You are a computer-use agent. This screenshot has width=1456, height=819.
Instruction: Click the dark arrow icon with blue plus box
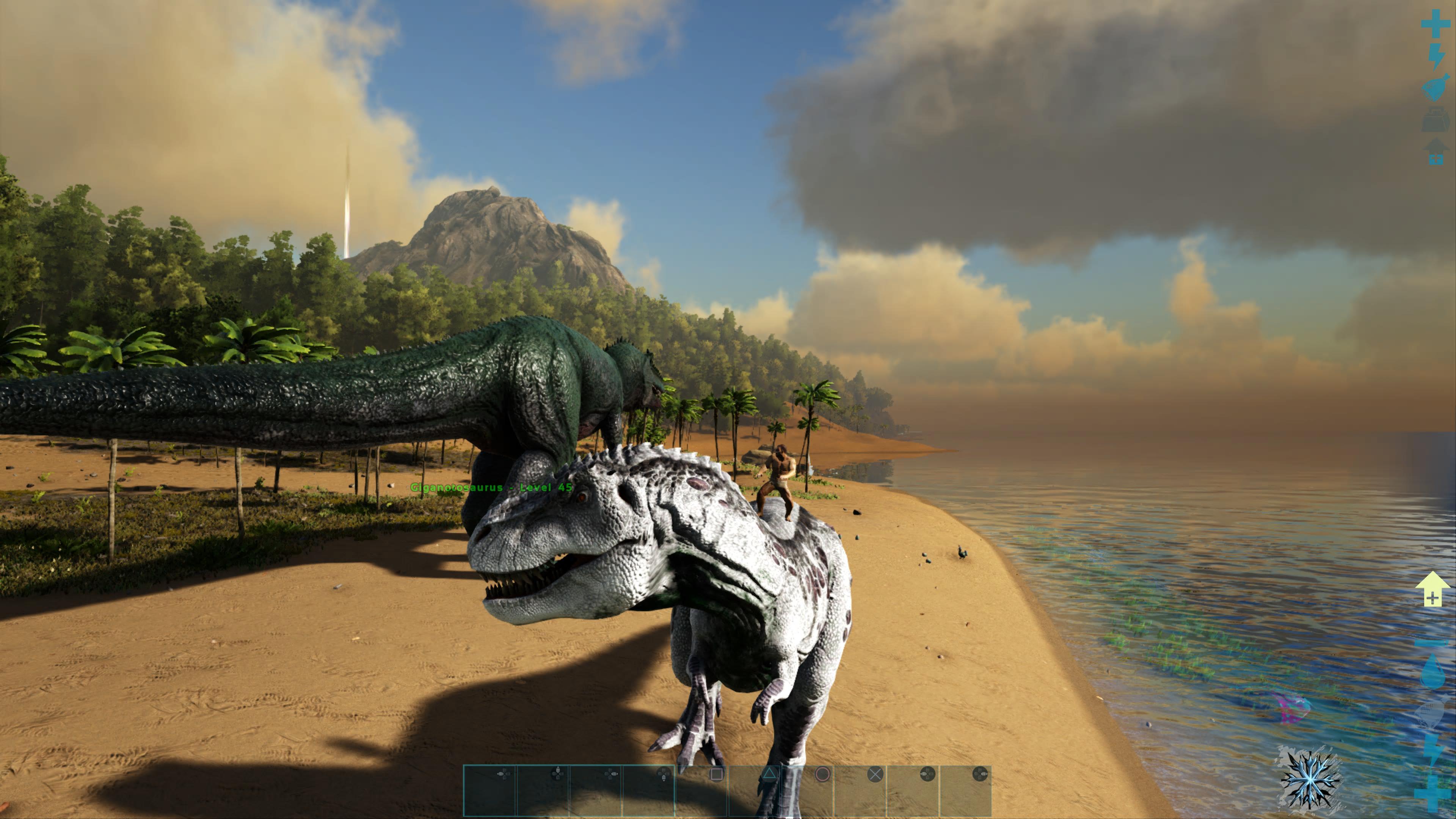point(1436,152)
